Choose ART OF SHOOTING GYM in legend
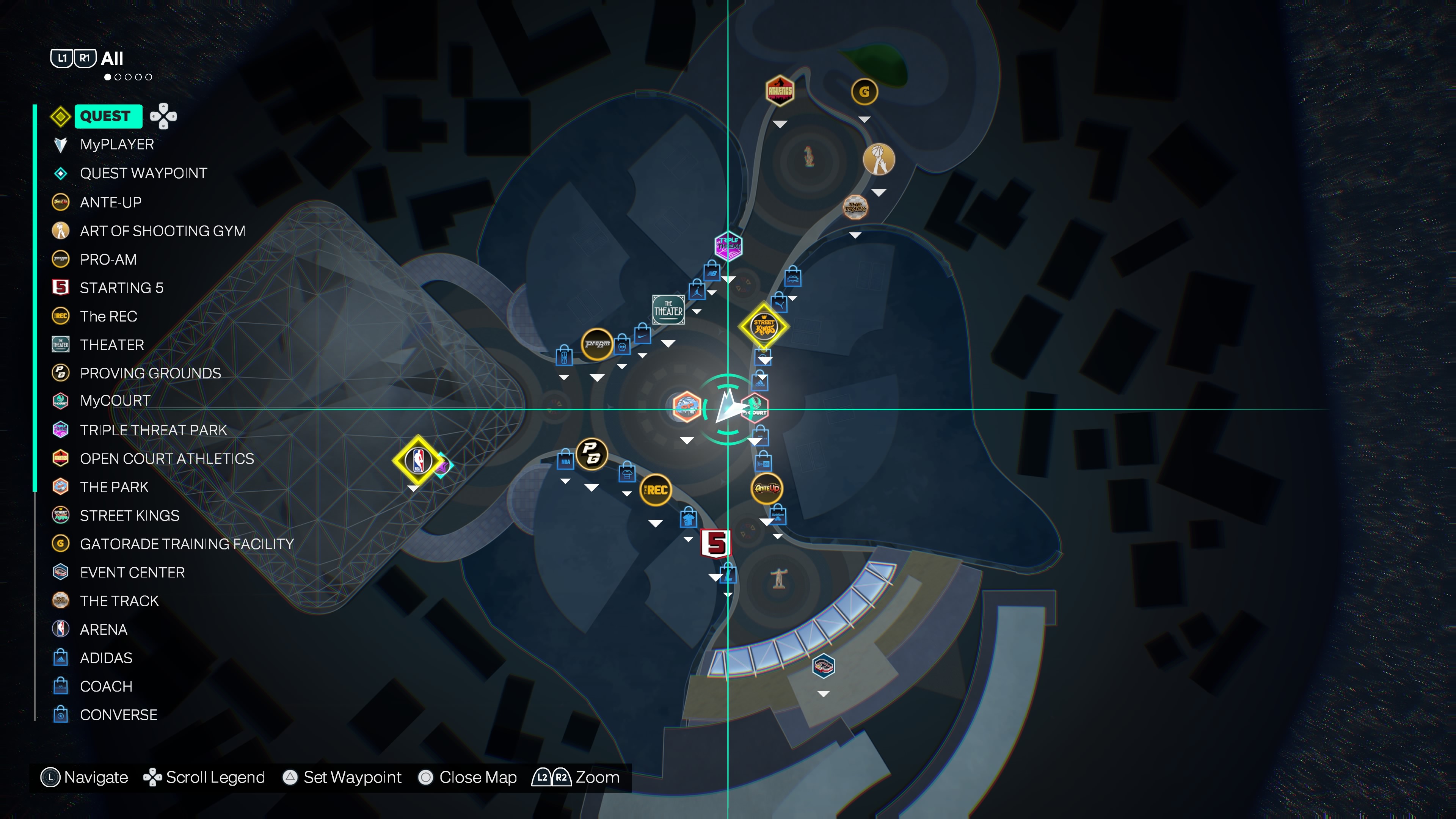Image resolution: width=1456 pixels, height=819 pixels. coord(162,231)
